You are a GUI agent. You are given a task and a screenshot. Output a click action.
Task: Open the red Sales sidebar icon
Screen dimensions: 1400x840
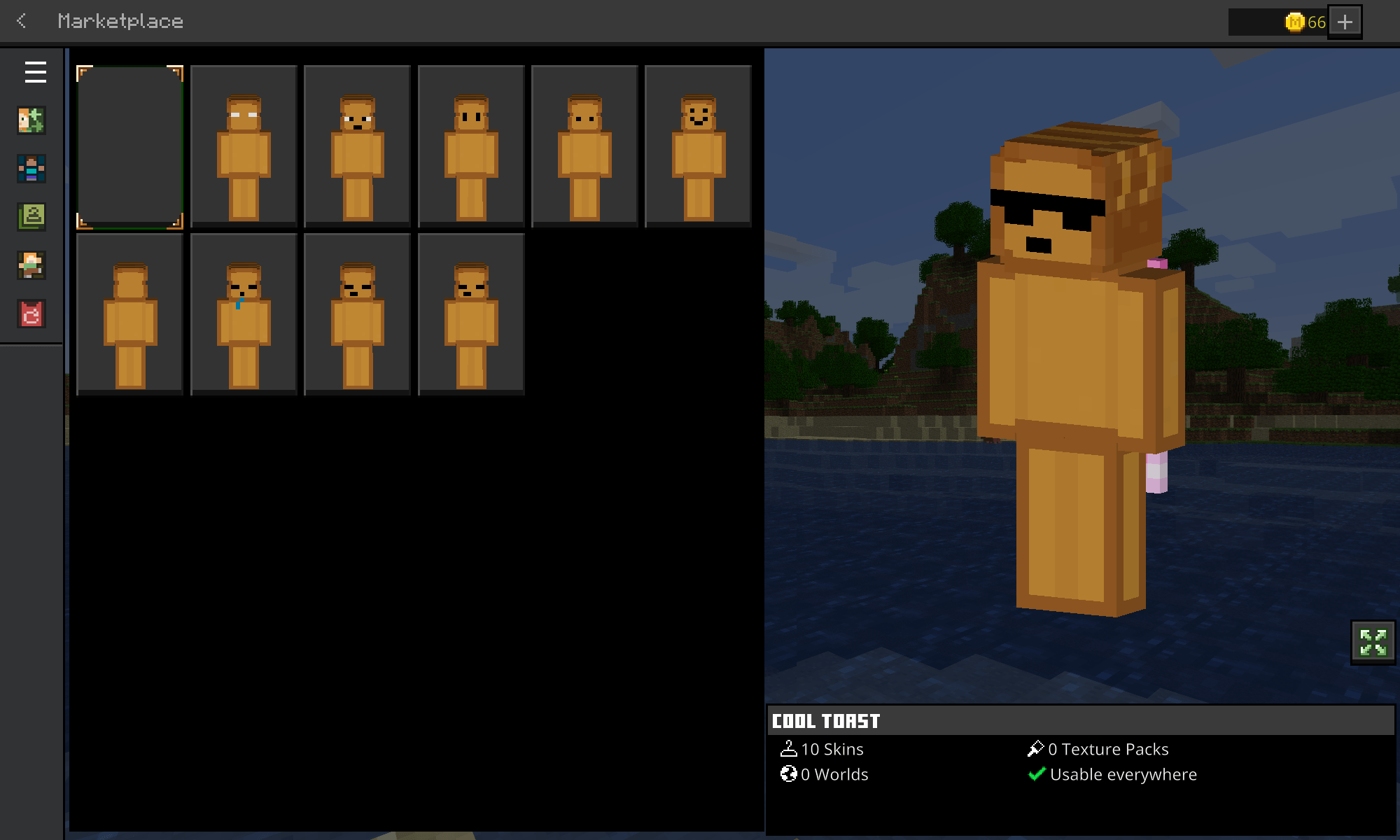pos(31,315)
